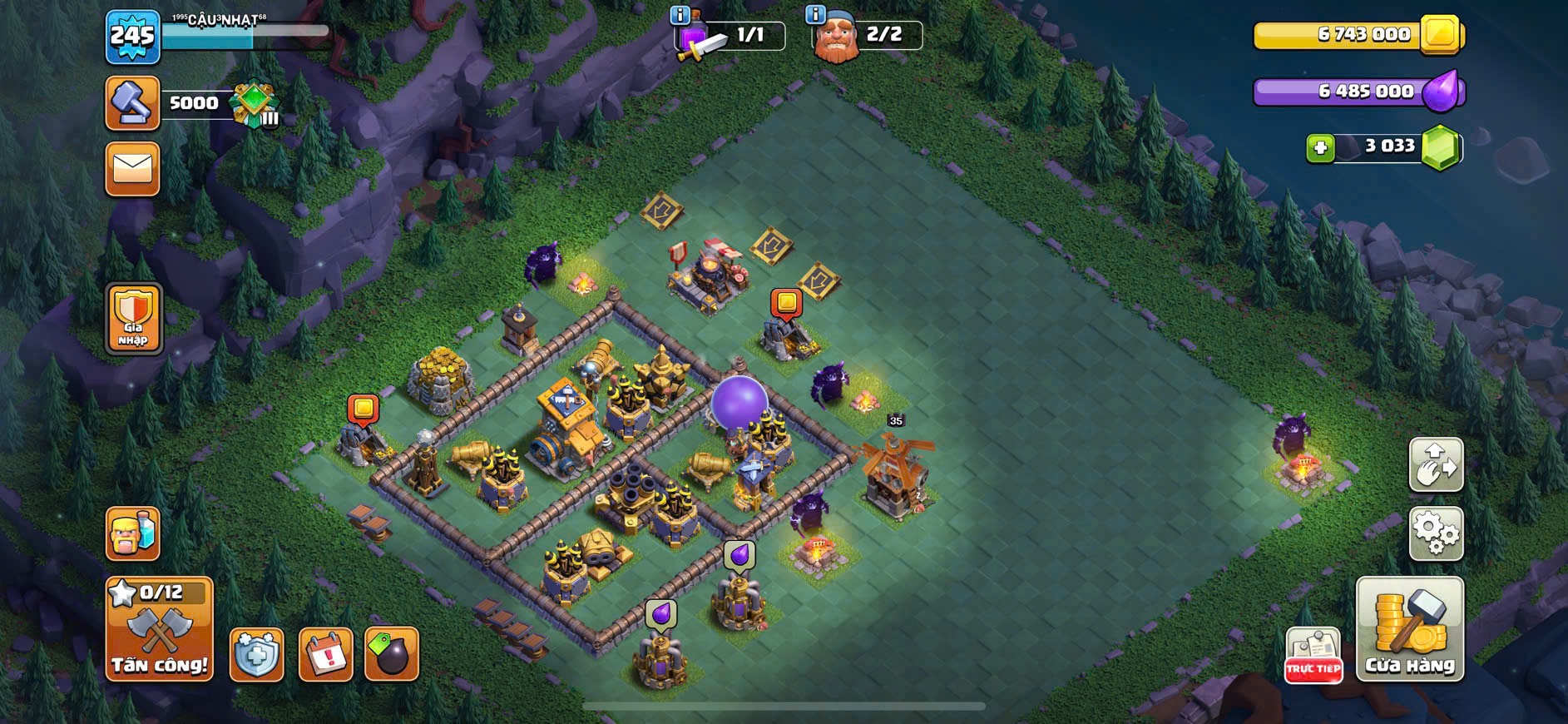
Task: Open the Cửa hàng shop
Action: tap(1409, 629)
